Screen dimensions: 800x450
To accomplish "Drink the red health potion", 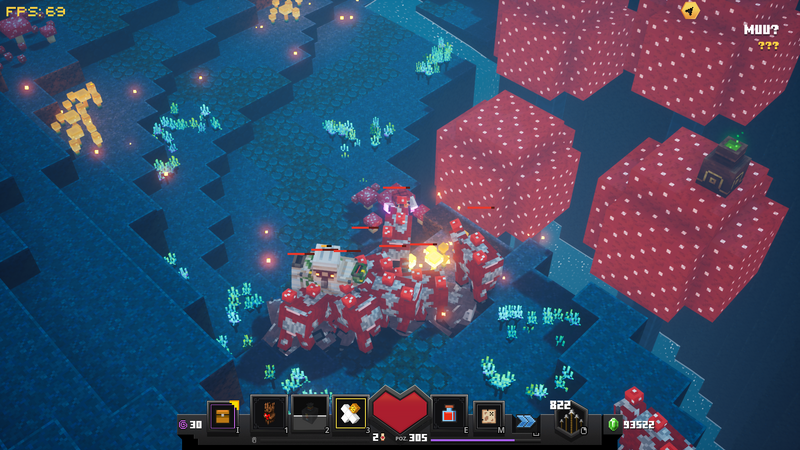I will pos(449,413).
